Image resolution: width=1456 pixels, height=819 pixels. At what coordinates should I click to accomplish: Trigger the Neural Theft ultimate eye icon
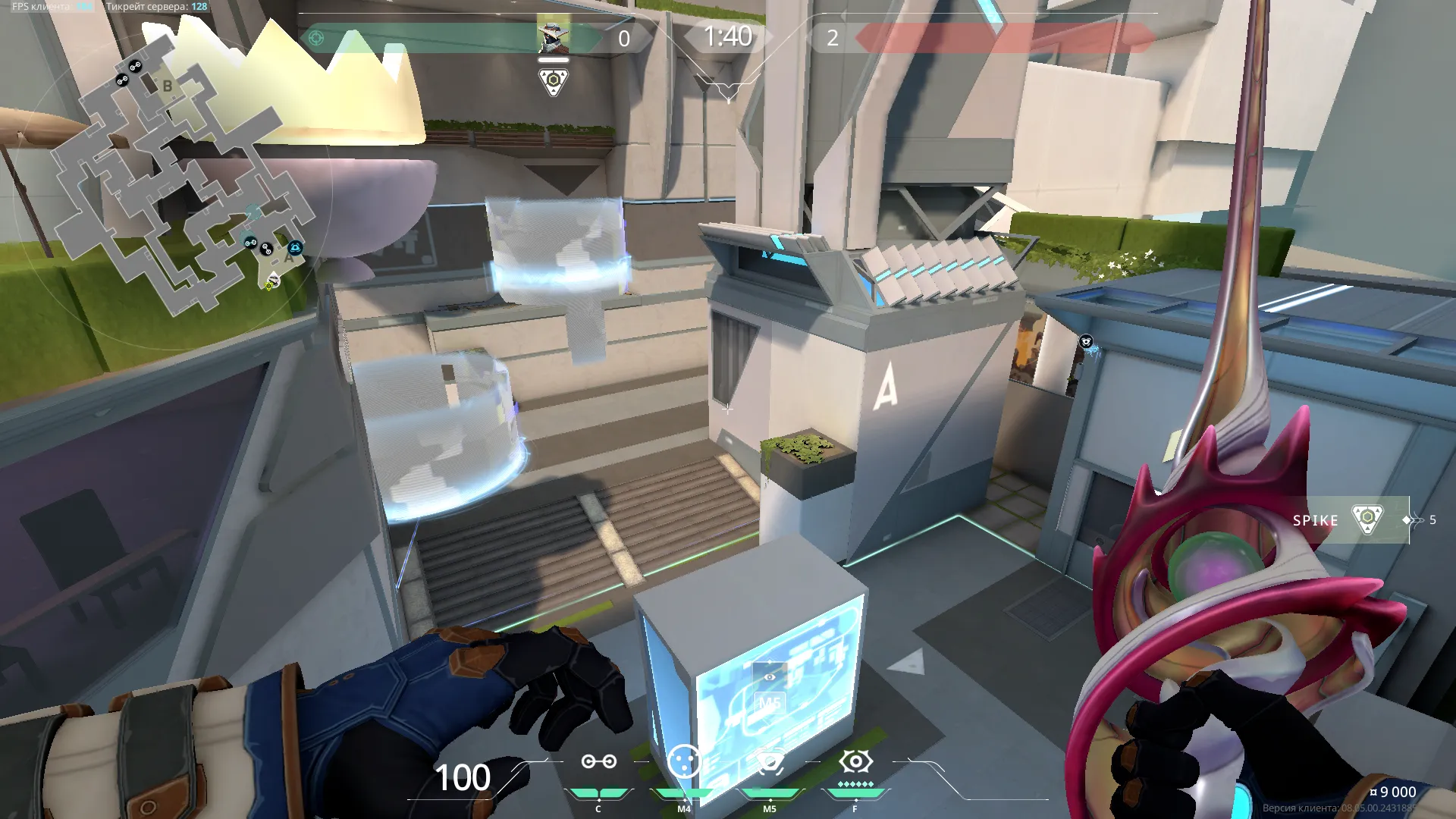coord(855,761)
